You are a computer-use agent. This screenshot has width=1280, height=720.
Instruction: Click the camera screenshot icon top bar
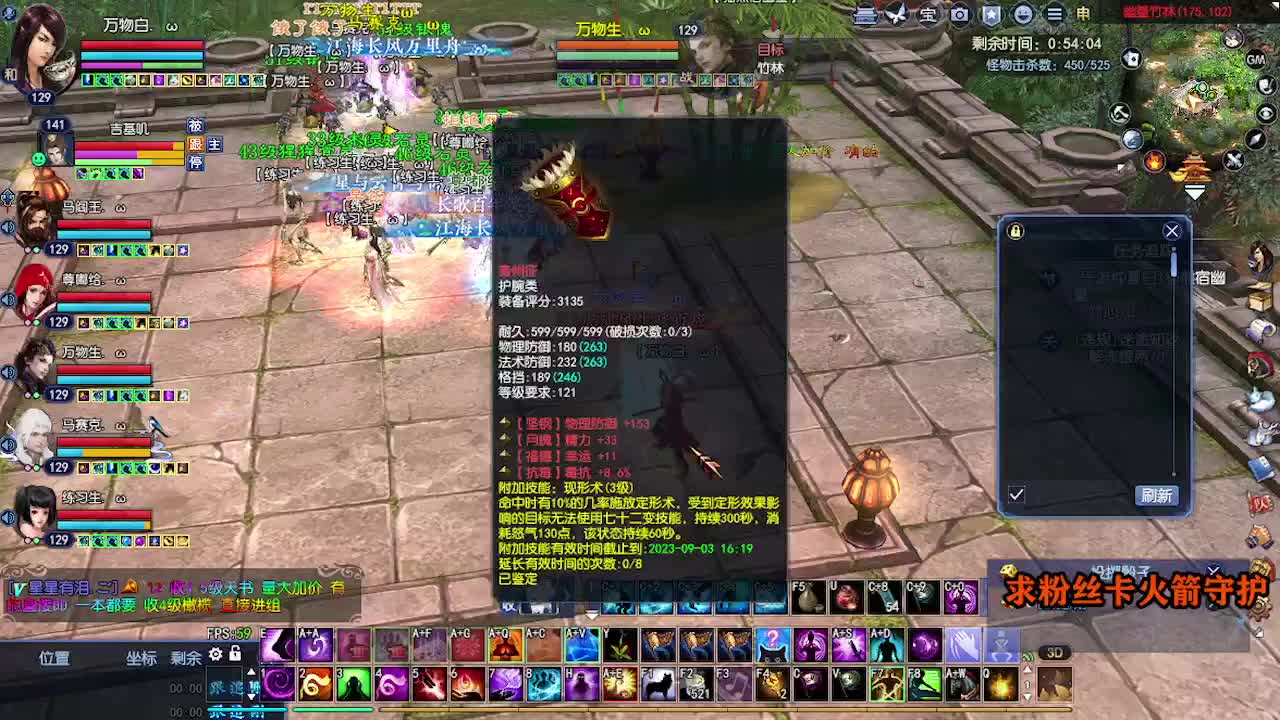[x=958, y=14]
